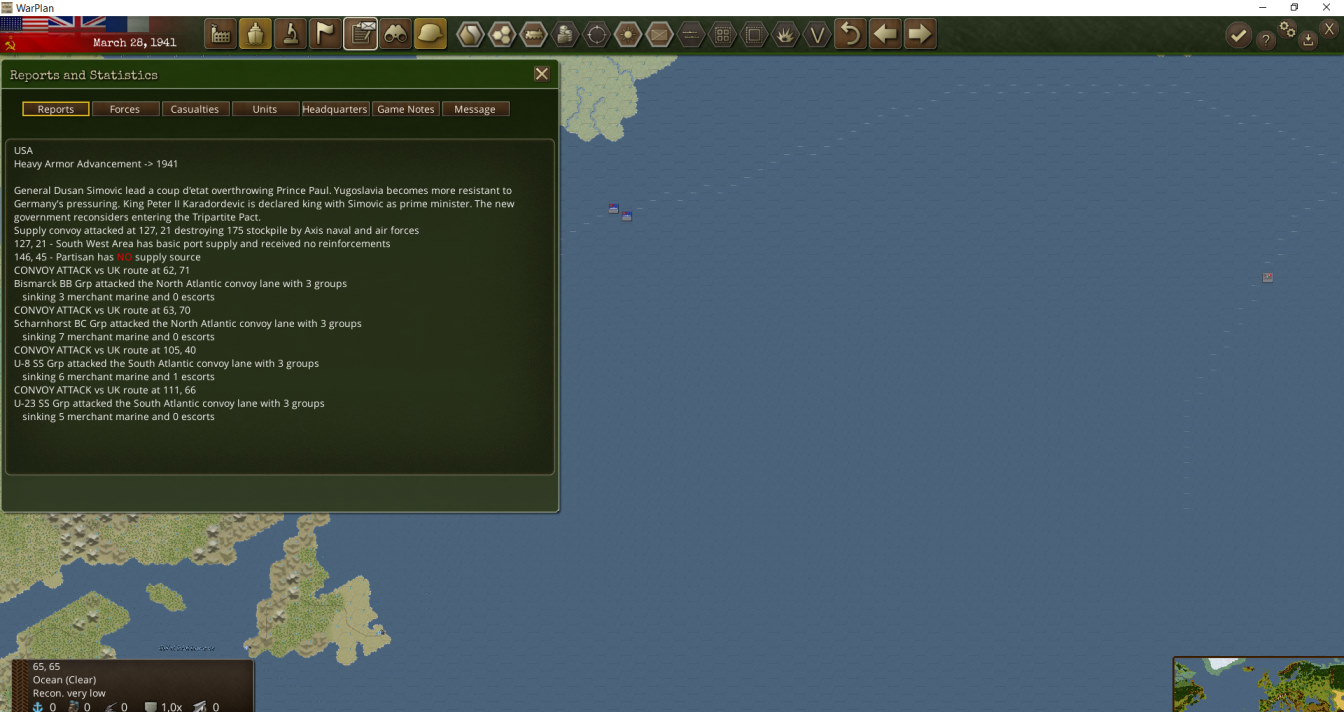1344x712 pixels.
Task: Save game with the download arrow icon
Action: [x=1309, y=40]
